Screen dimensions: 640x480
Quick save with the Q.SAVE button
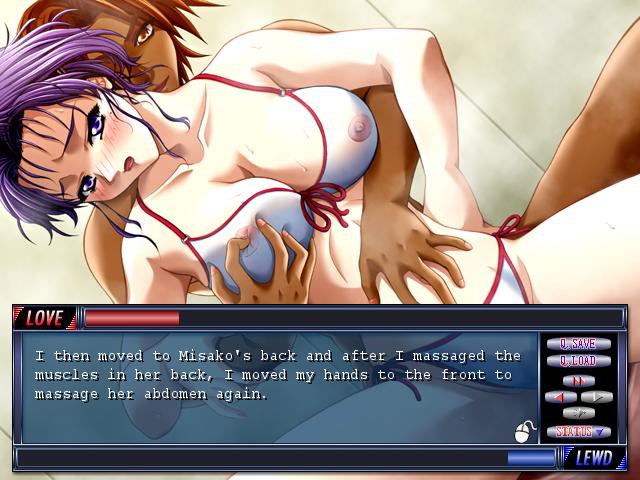[578, 344]
